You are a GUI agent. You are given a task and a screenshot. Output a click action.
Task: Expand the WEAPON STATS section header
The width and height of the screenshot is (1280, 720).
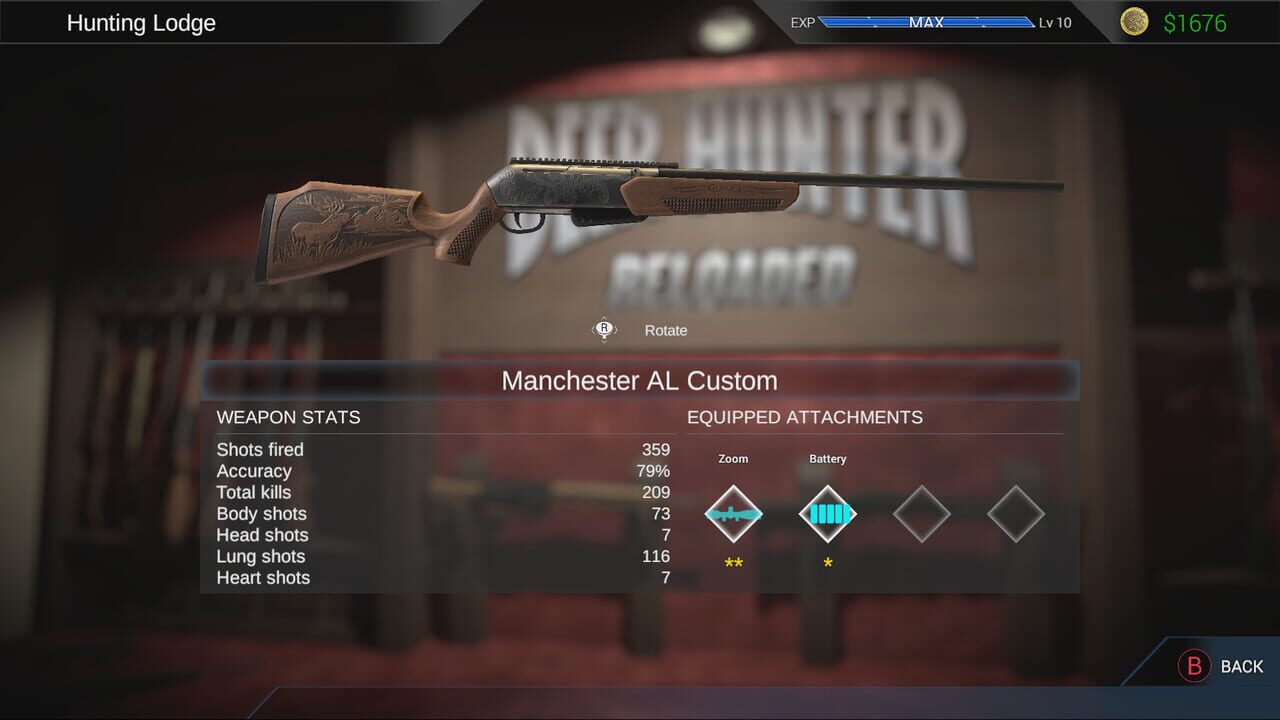click(288, 417)
